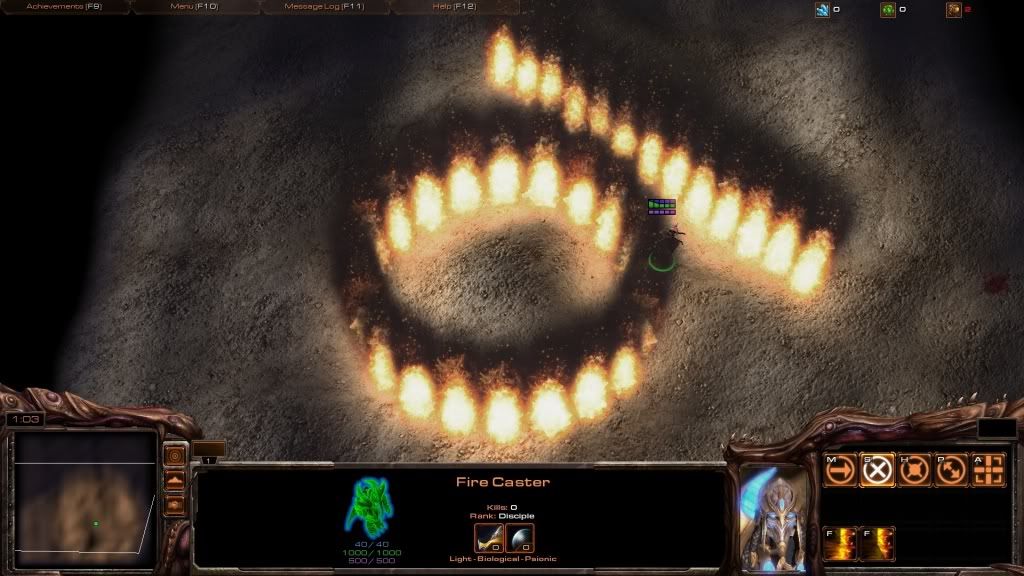Select control group 1 tab

(x=209, y=458)
